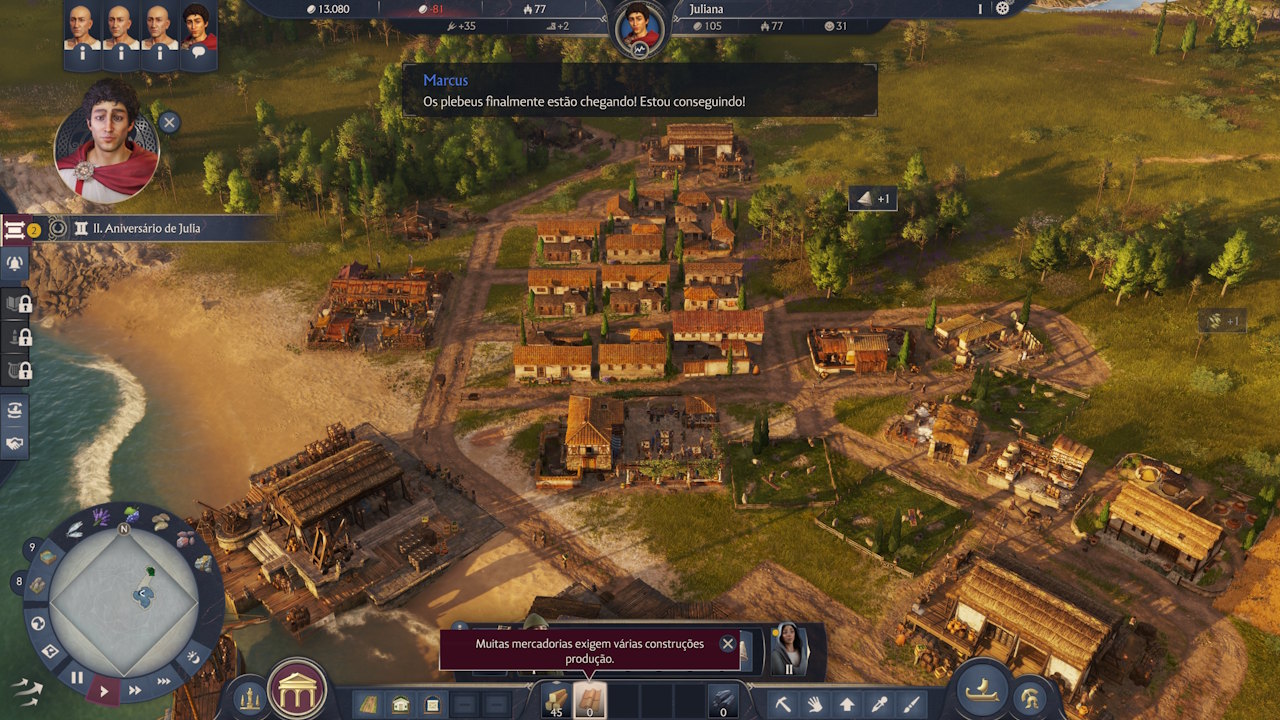Viewport: 1280px width, 720px height.
Task: Open the diplomacy handshake panel
Action: pyautogui.click(x=15, y=442)
